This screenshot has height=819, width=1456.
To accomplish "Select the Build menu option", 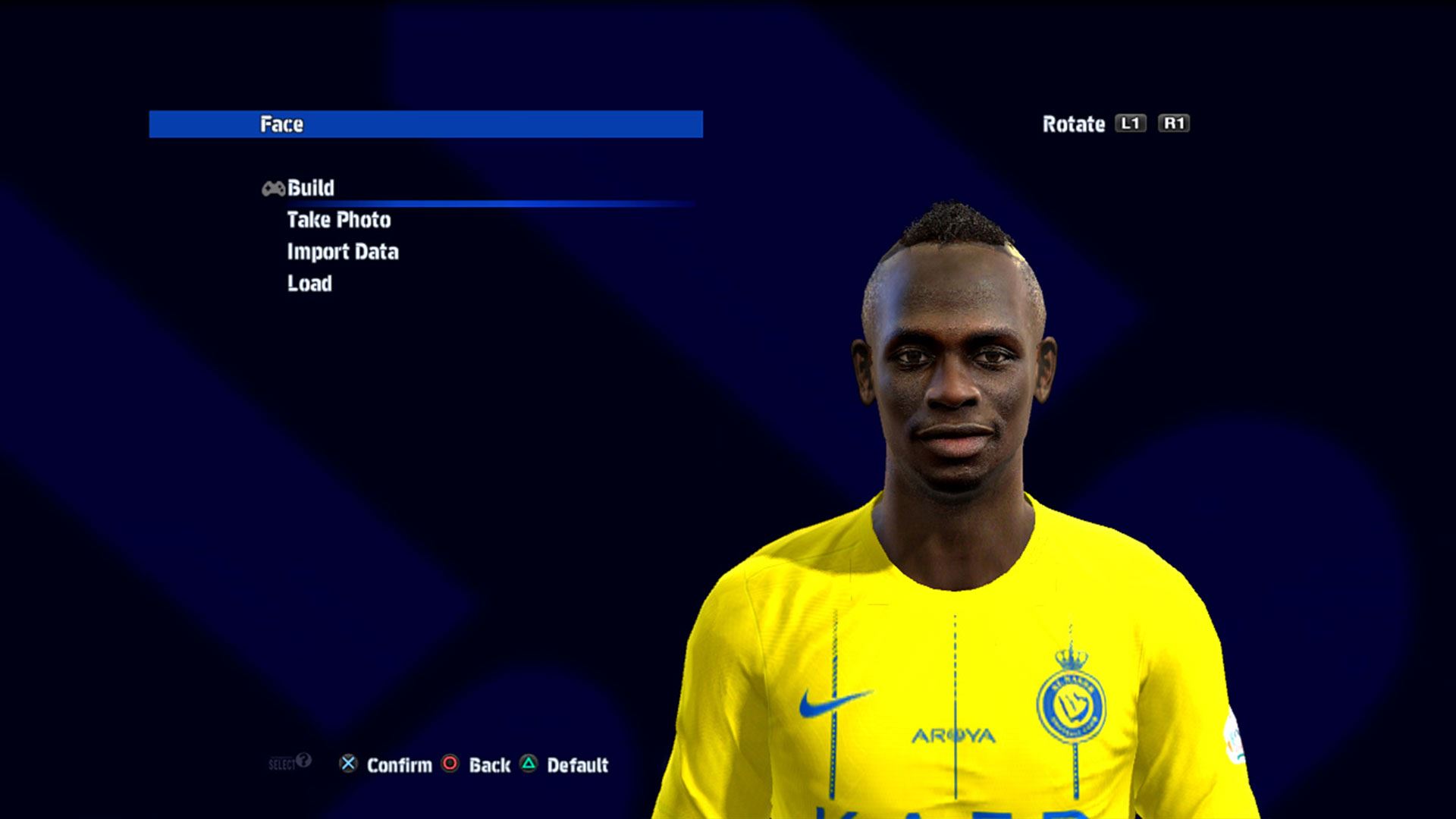I will pos(310,188).
